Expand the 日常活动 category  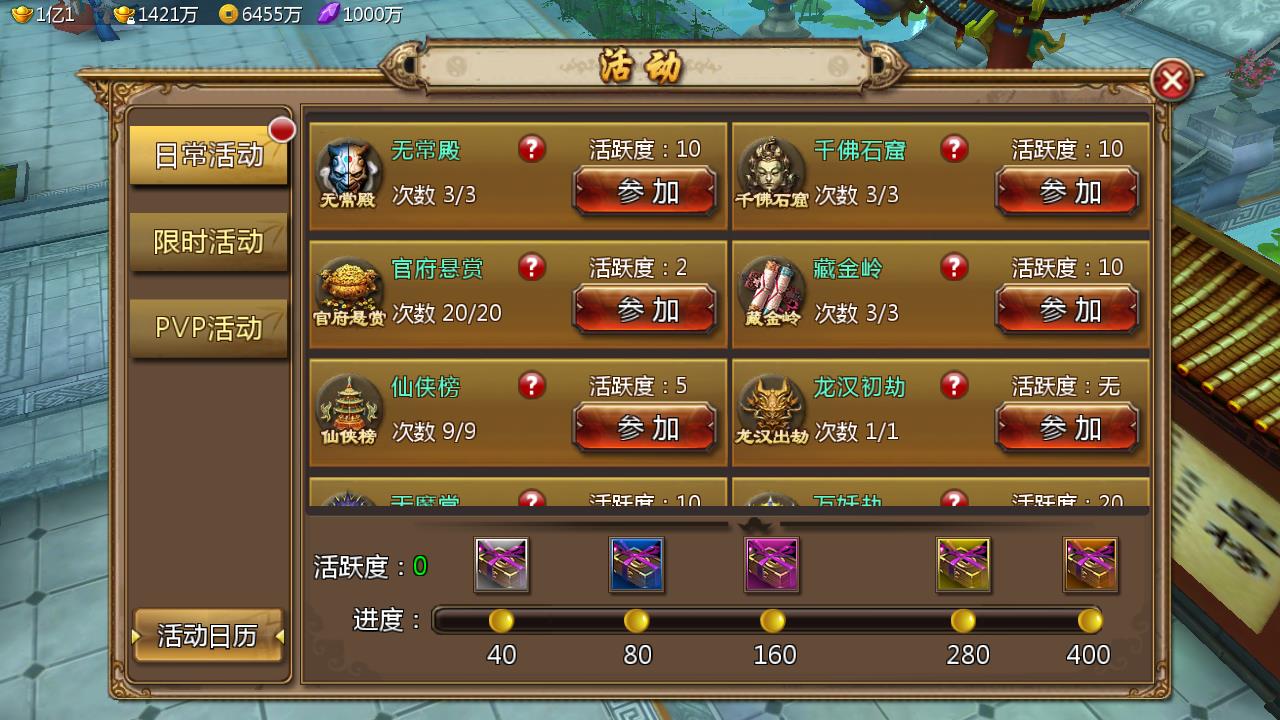tap(208, 157)
